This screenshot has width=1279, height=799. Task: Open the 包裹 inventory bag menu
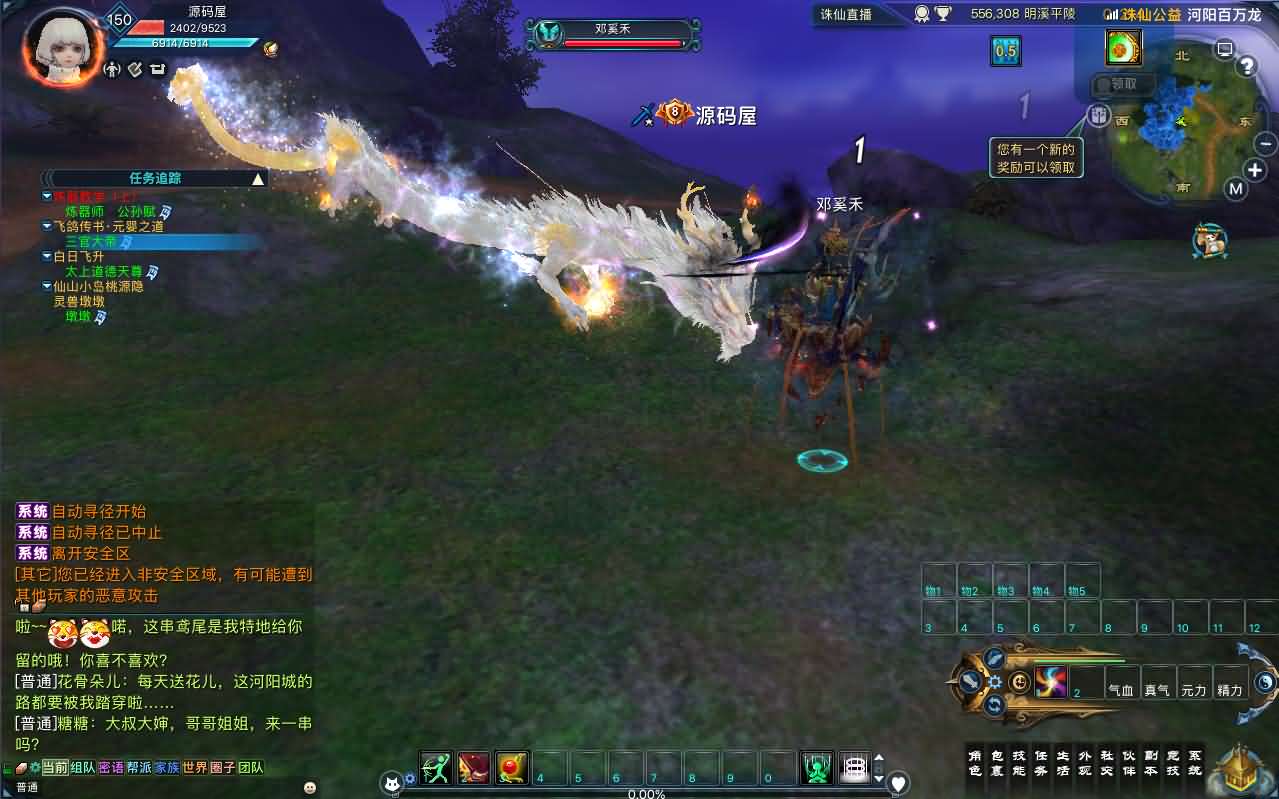click(997, 763)
